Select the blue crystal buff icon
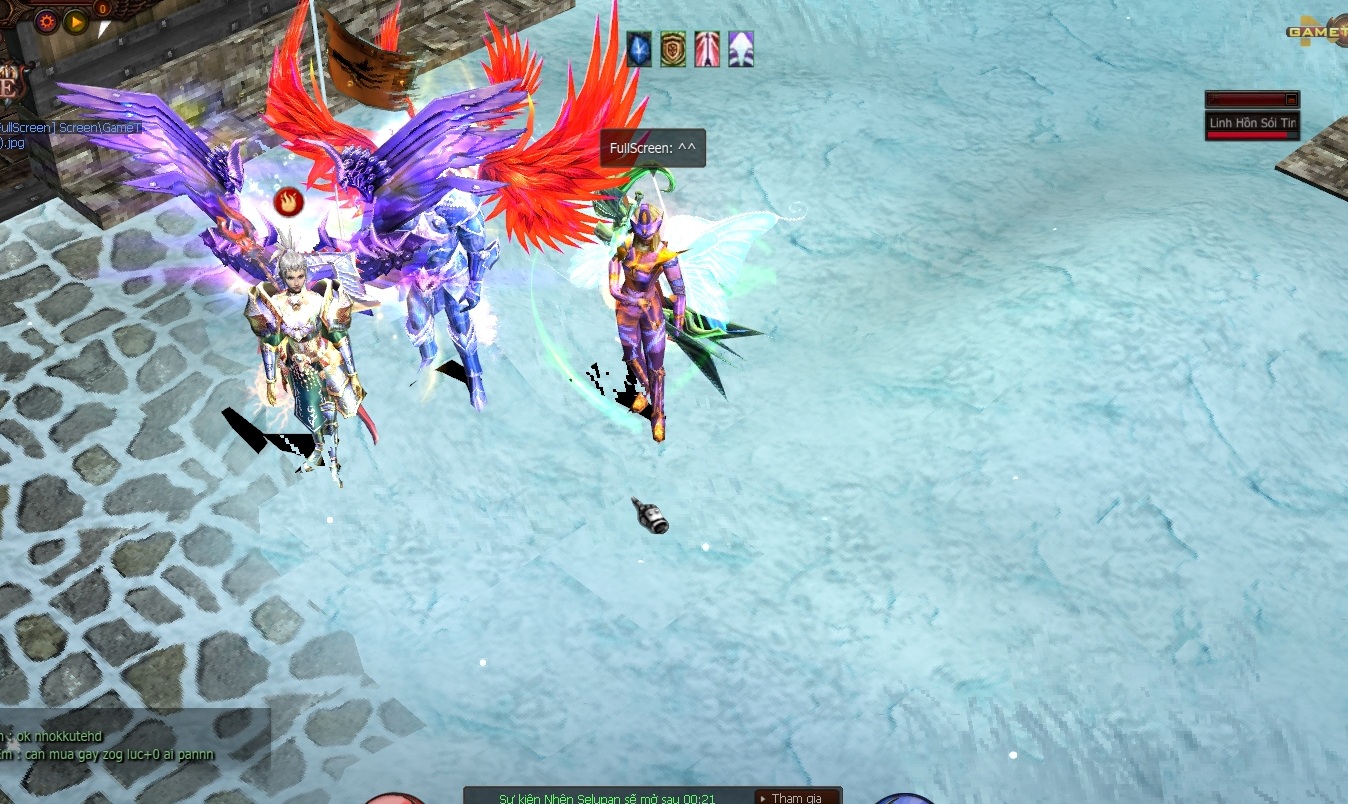This screenshot has width=1348, height=804. [639, 49]
